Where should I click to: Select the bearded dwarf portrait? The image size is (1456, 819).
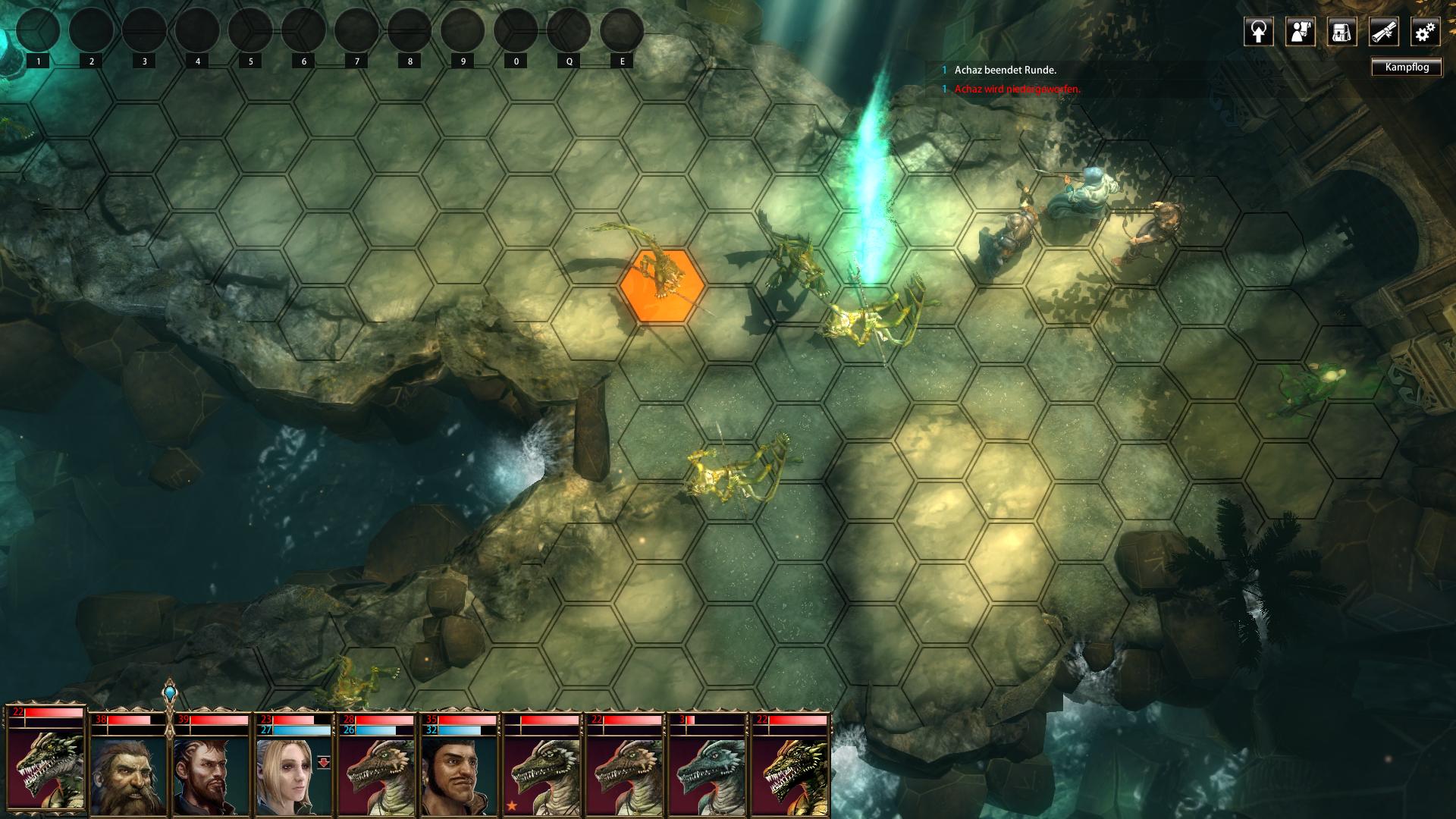(128, 775)
